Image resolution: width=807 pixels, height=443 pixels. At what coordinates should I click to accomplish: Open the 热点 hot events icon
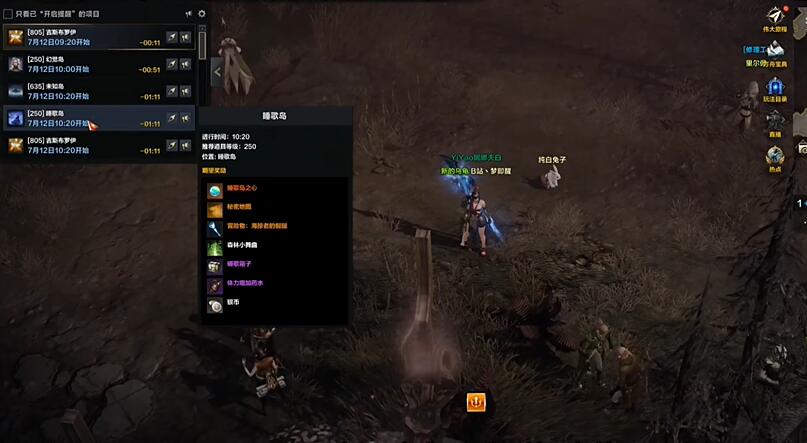coord(775,156)
